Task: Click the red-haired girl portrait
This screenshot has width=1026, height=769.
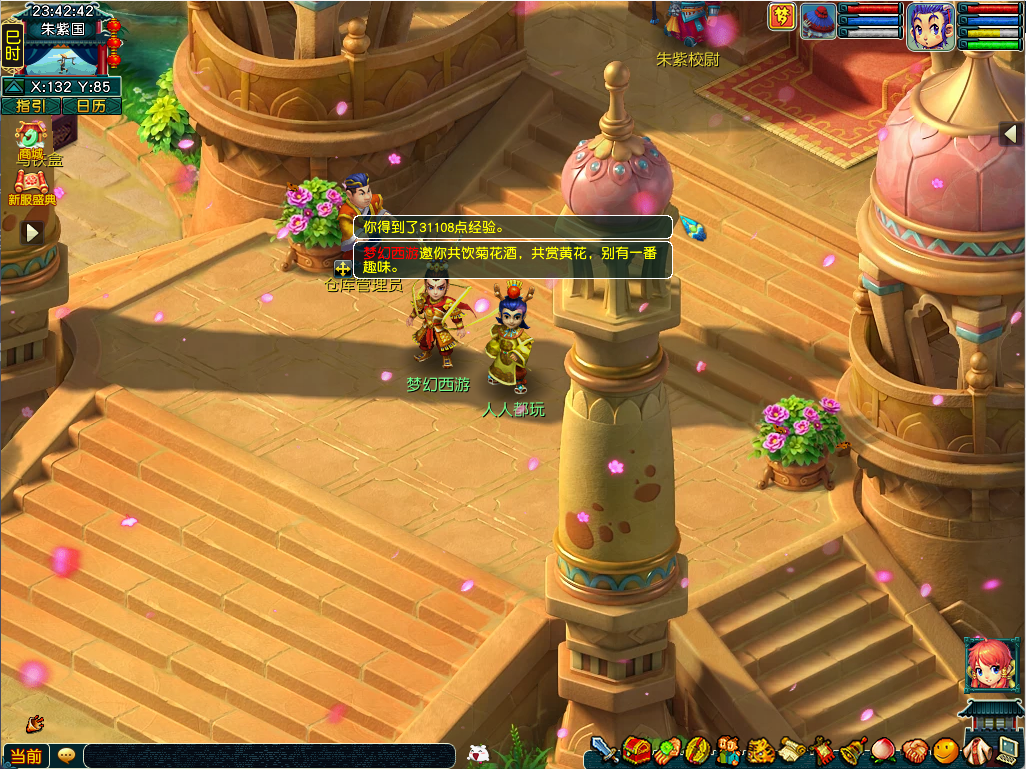Action: point(989,664)
